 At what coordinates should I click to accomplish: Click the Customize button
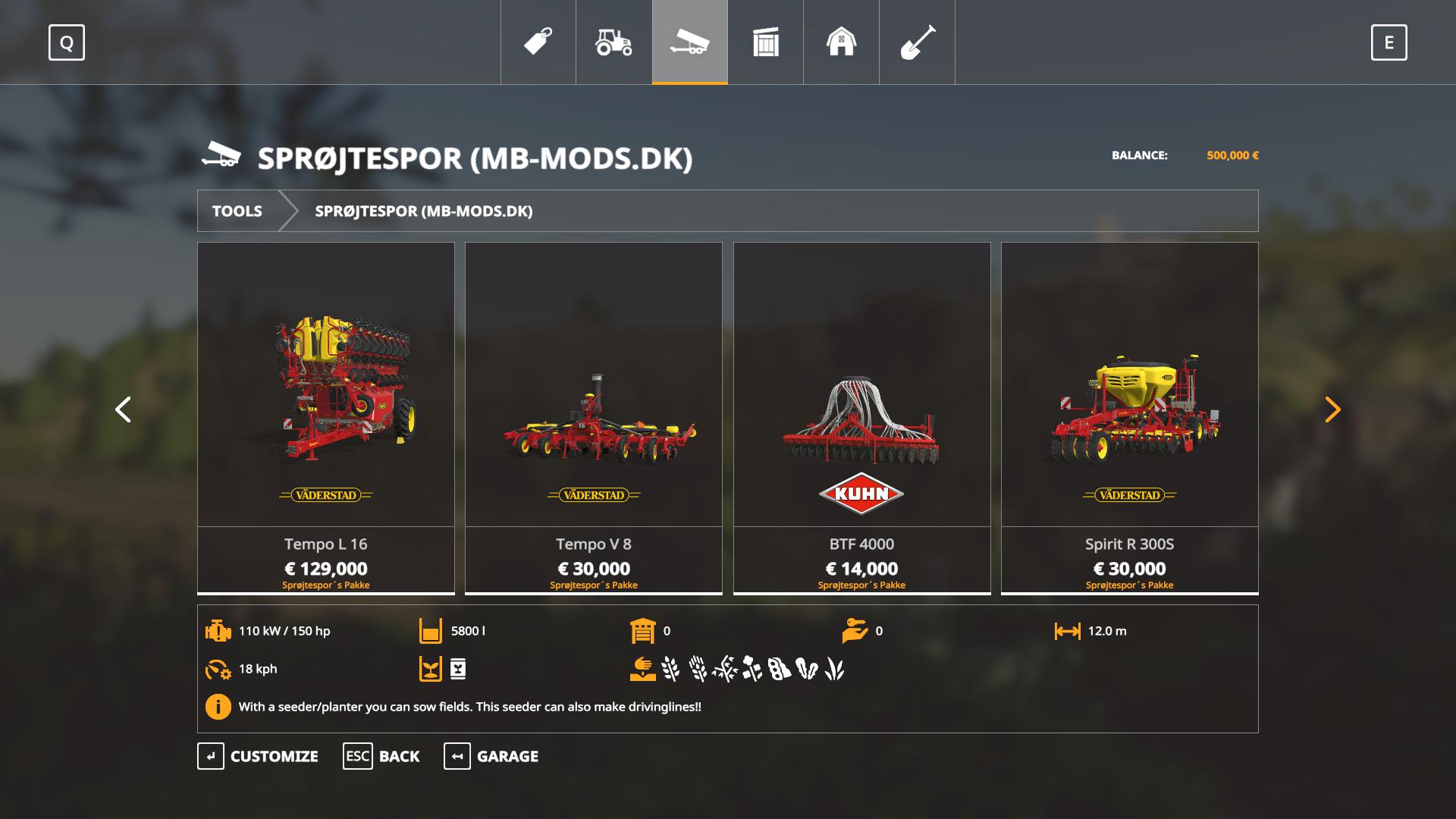click(x=258, y=756)
